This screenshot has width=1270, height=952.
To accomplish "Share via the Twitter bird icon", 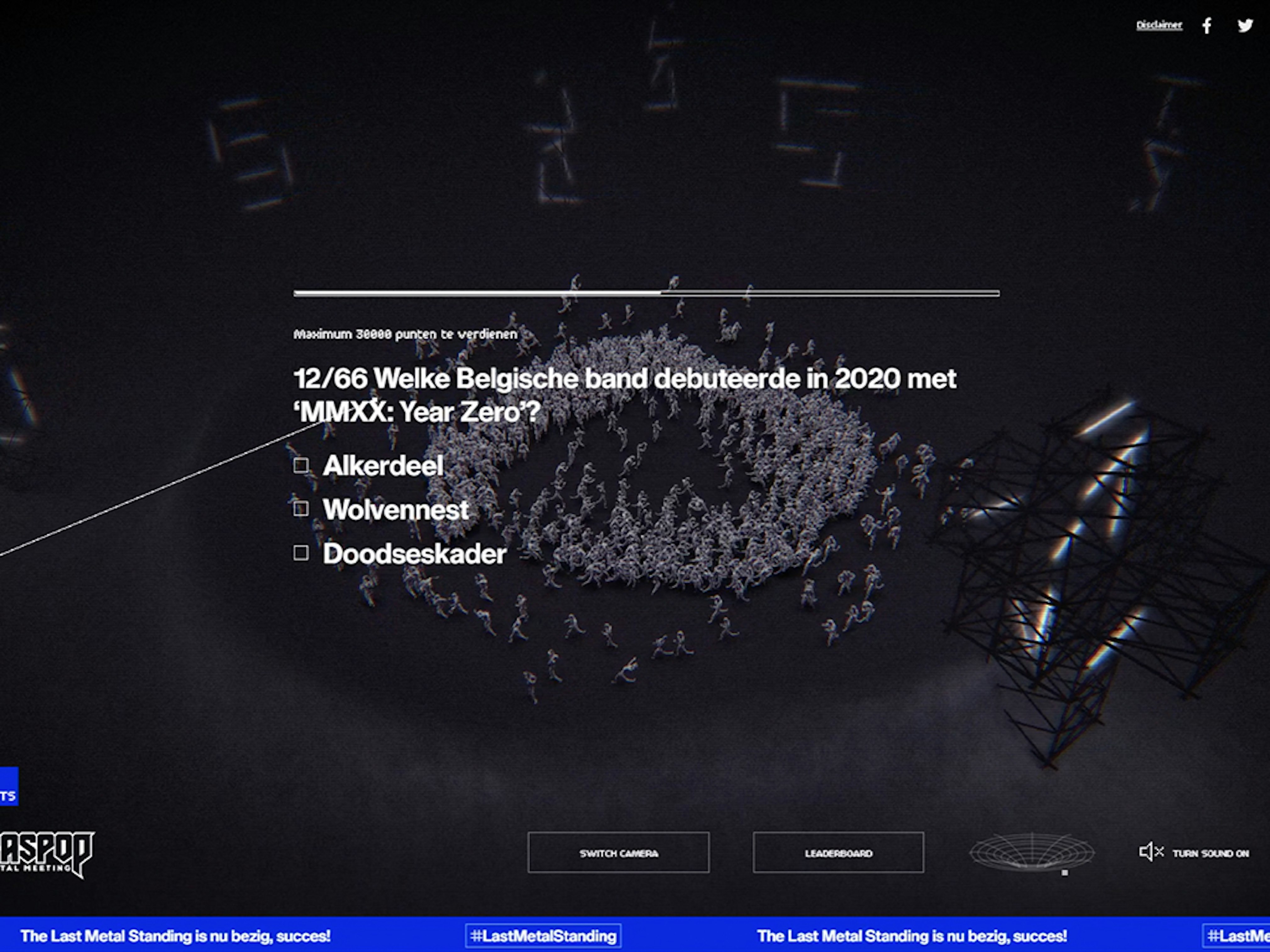I will (1245, 25).
